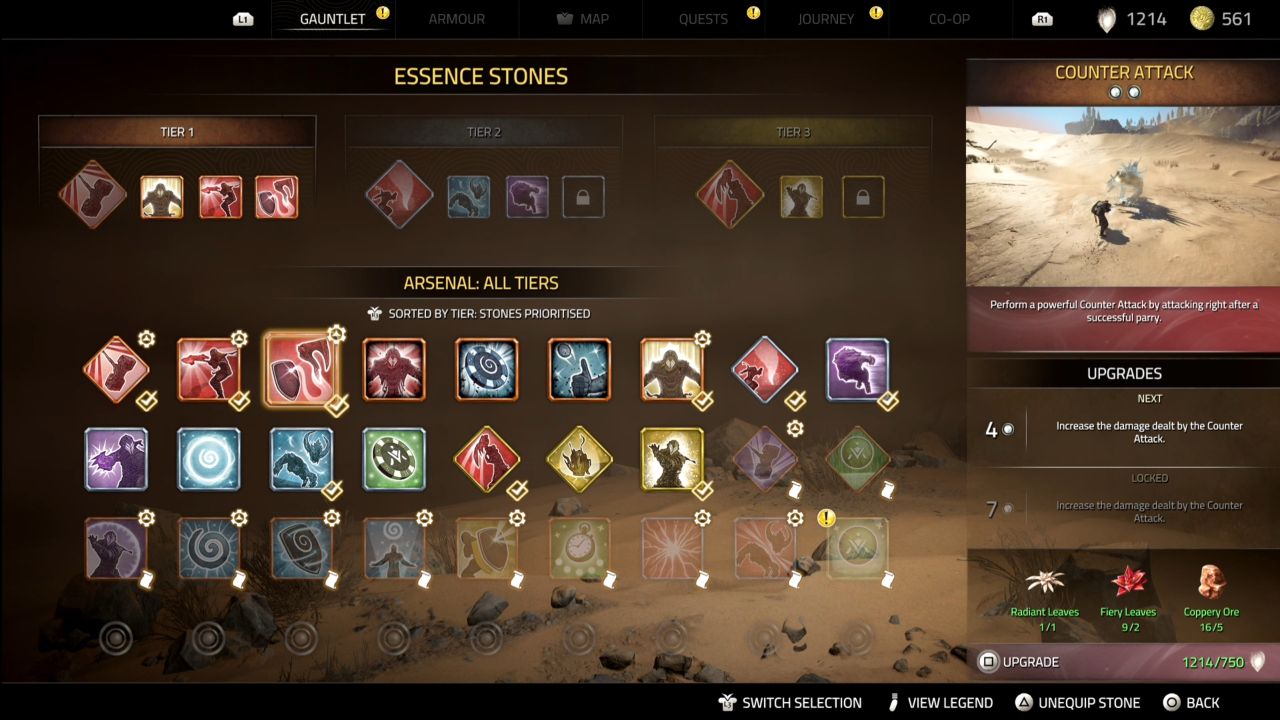1280x720 pixels.
Task: Select the purple beast stone under Tier 2
Action: pyautogui.click(x=527, y=197)
